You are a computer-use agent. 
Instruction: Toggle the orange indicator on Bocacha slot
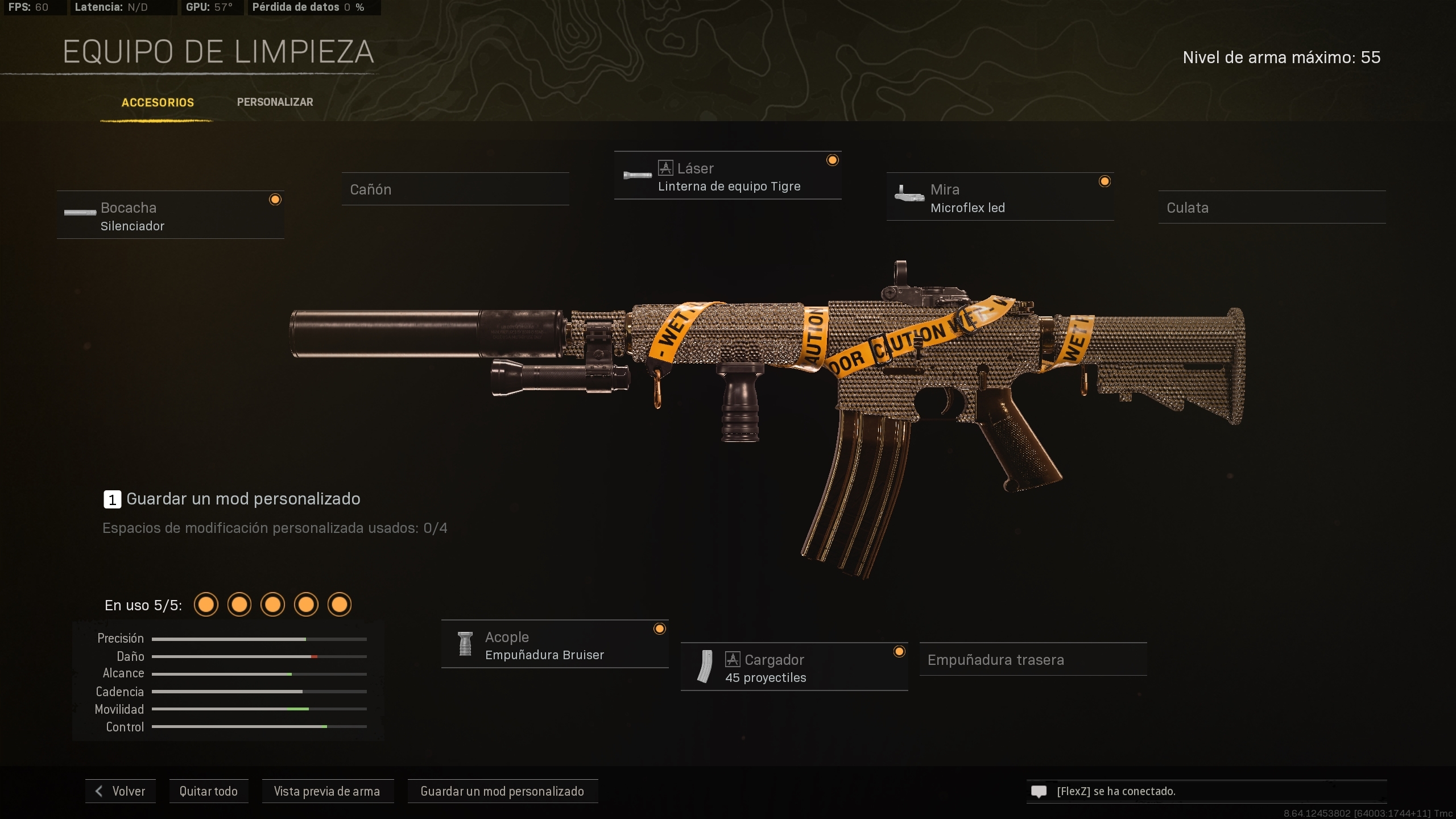276,199
